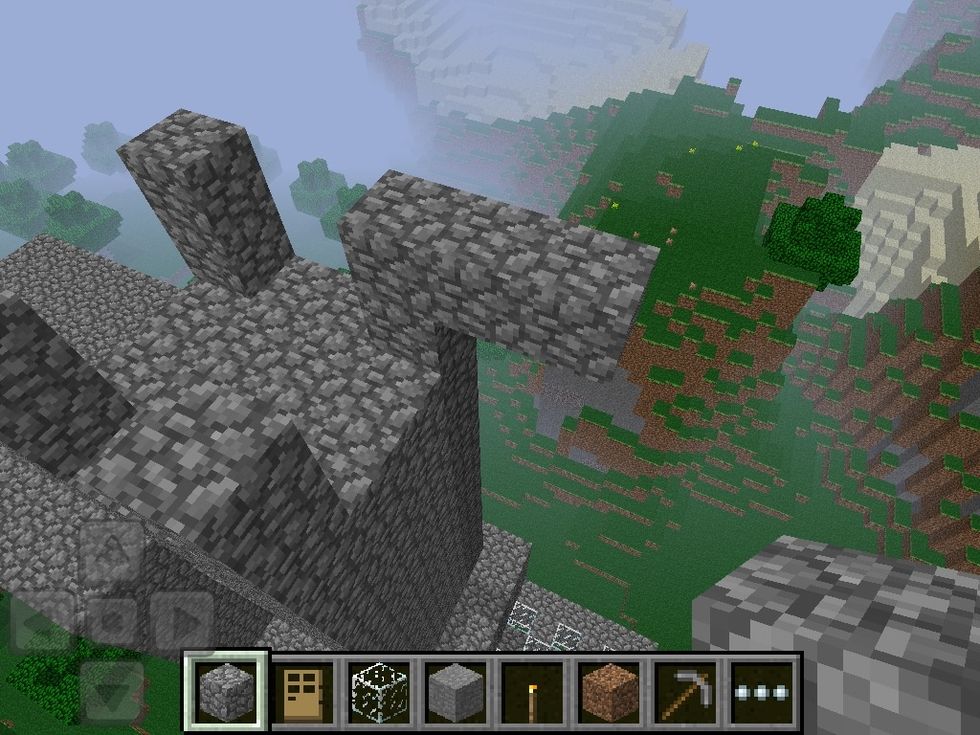Viewport: 980px width, 735px height.
Task: Select the torch in the hotbar
Action: 533,691
